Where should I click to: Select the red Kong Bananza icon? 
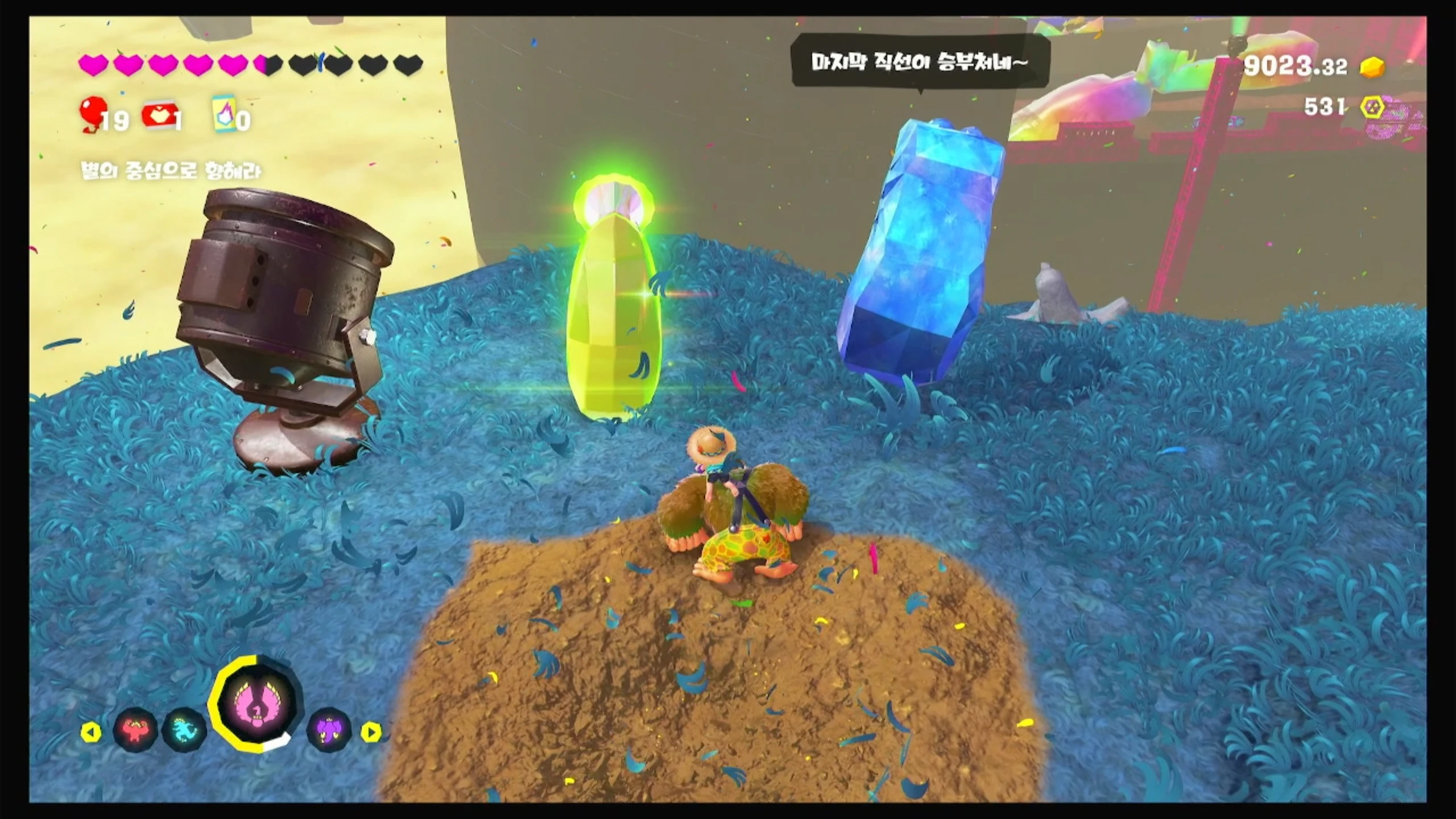click(135, 730)
